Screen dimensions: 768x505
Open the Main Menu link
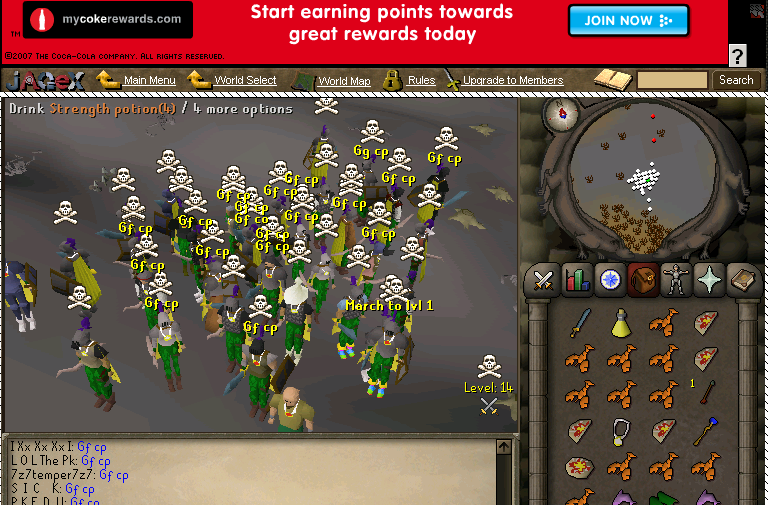[x=149, y=80]
